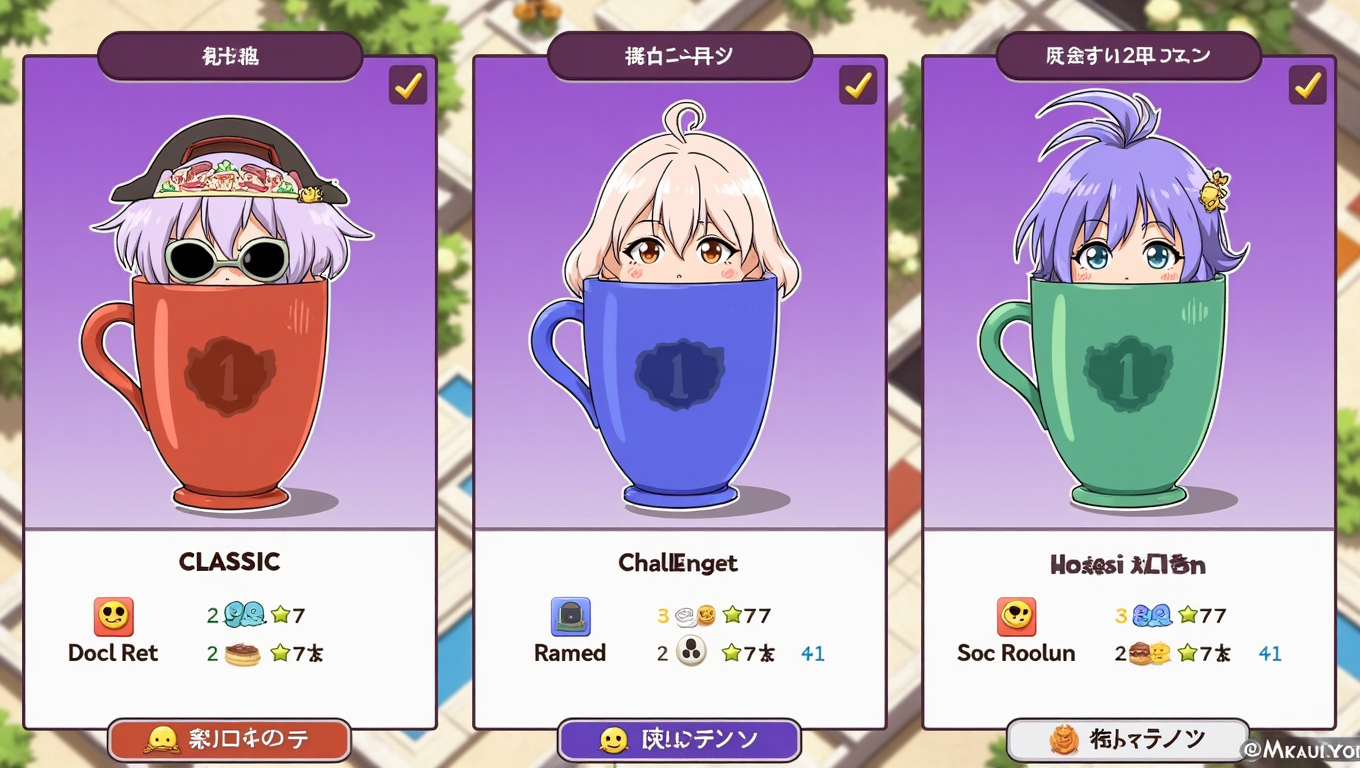
Task: Click the blue backpack Ramed icon
Action: tap(568, 617)
